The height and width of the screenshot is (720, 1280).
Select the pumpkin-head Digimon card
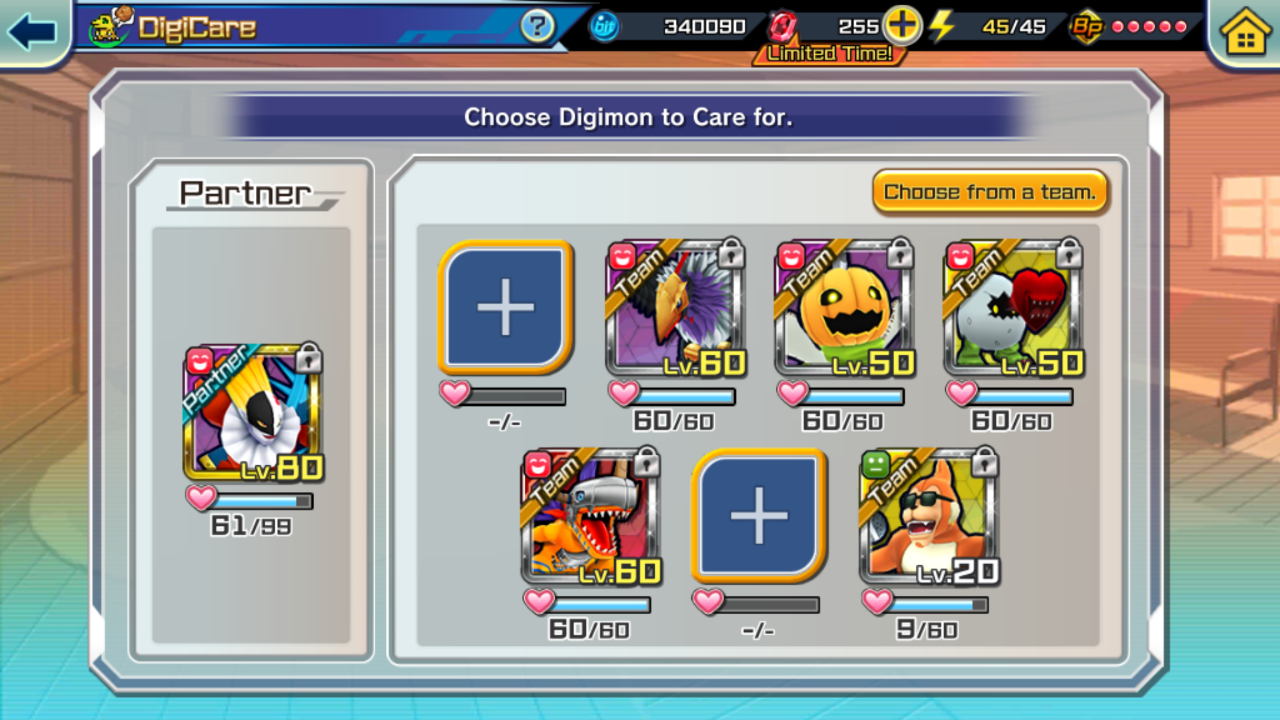tap(845, 307)
